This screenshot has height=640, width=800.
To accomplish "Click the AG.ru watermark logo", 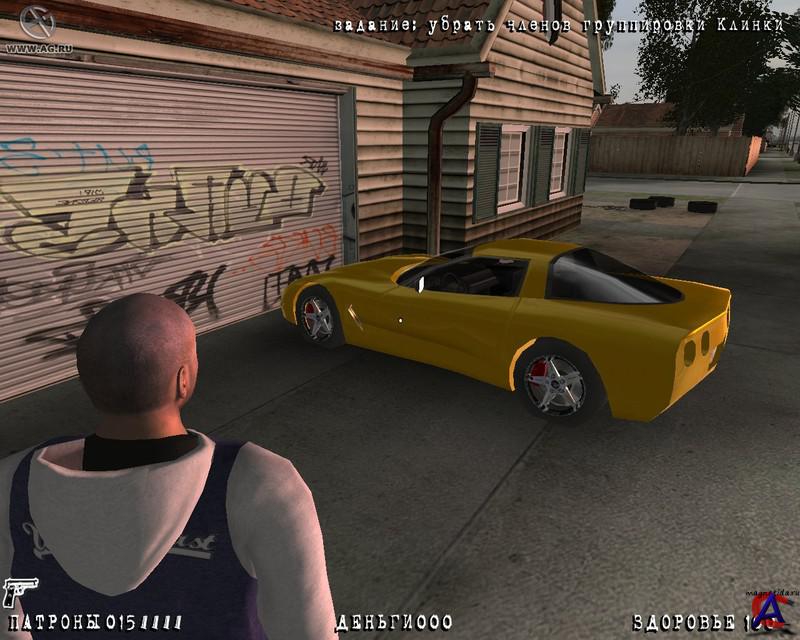I will tap(34, 26).
